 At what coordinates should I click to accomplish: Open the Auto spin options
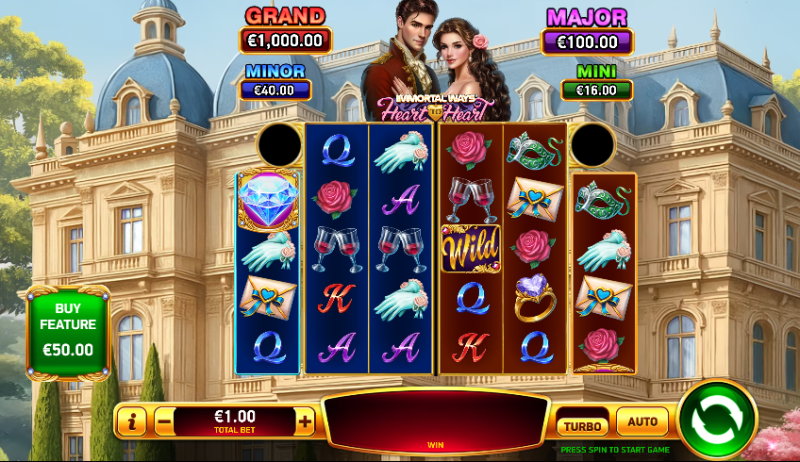pos(642,423)
